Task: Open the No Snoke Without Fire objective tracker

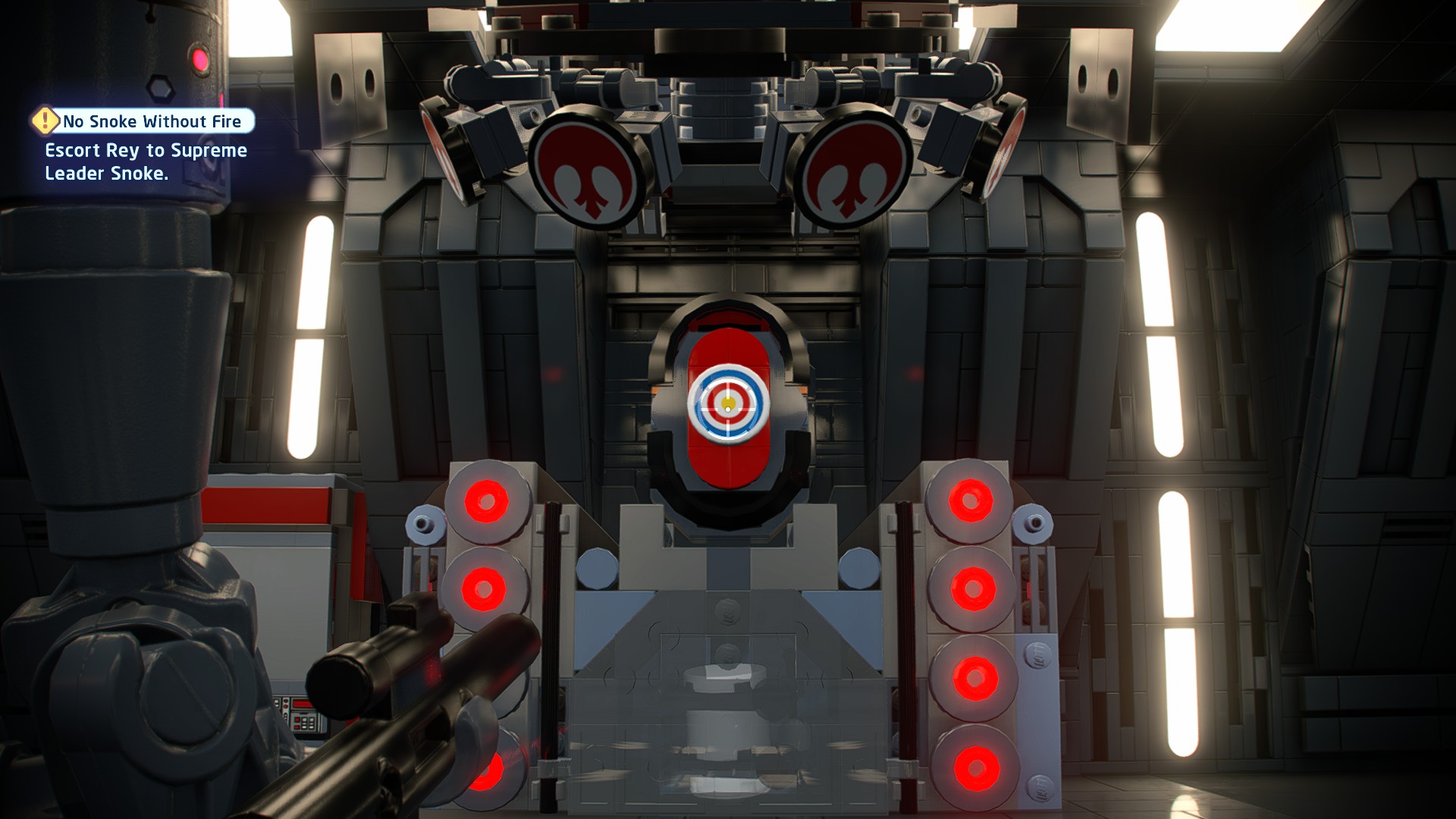Action: click(x=152, y=121)
